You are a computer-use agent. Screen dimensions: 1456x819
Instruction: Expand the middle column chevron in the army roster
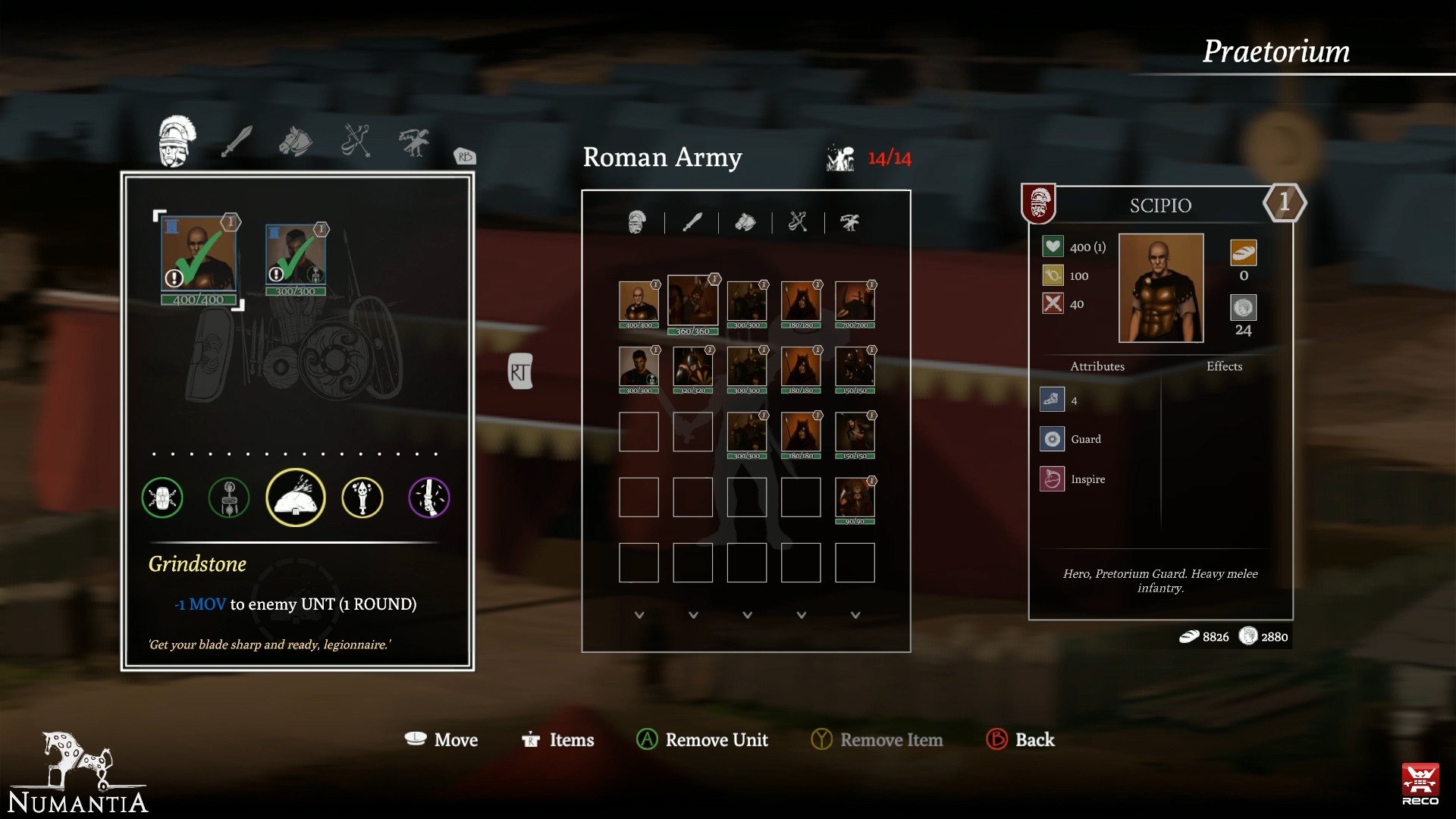(x=747, y=616)
